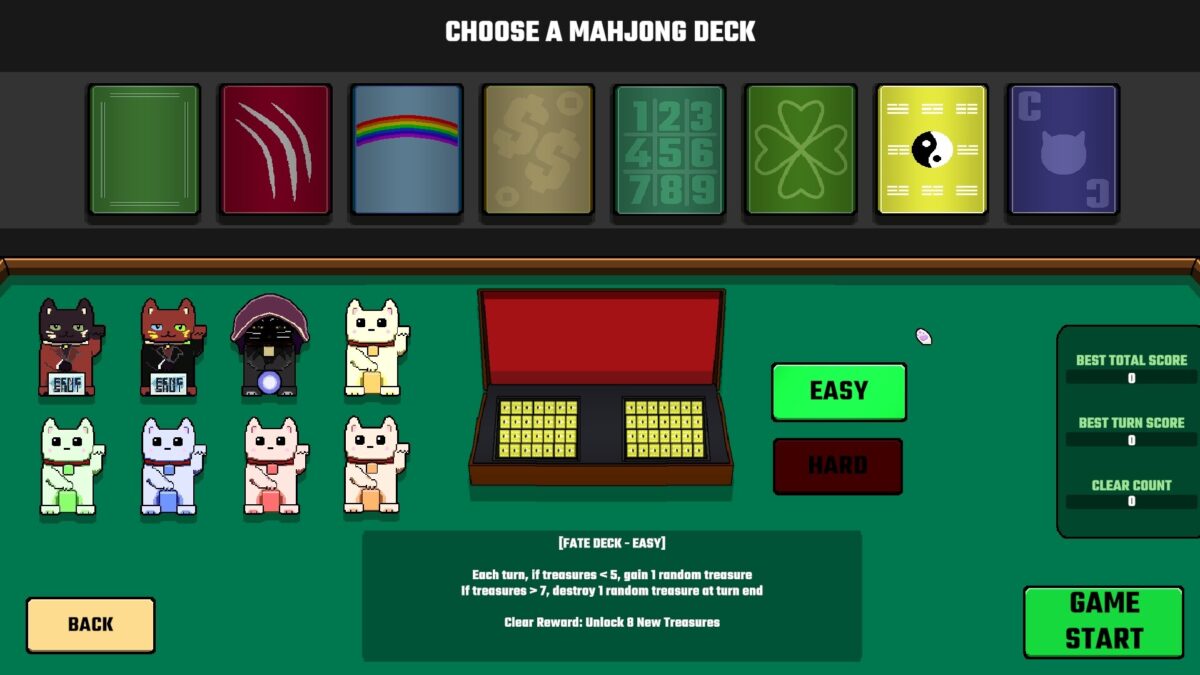
Task: Select the red claw-scratch deck
Action: pyautogui.click(x=275, y=149)
